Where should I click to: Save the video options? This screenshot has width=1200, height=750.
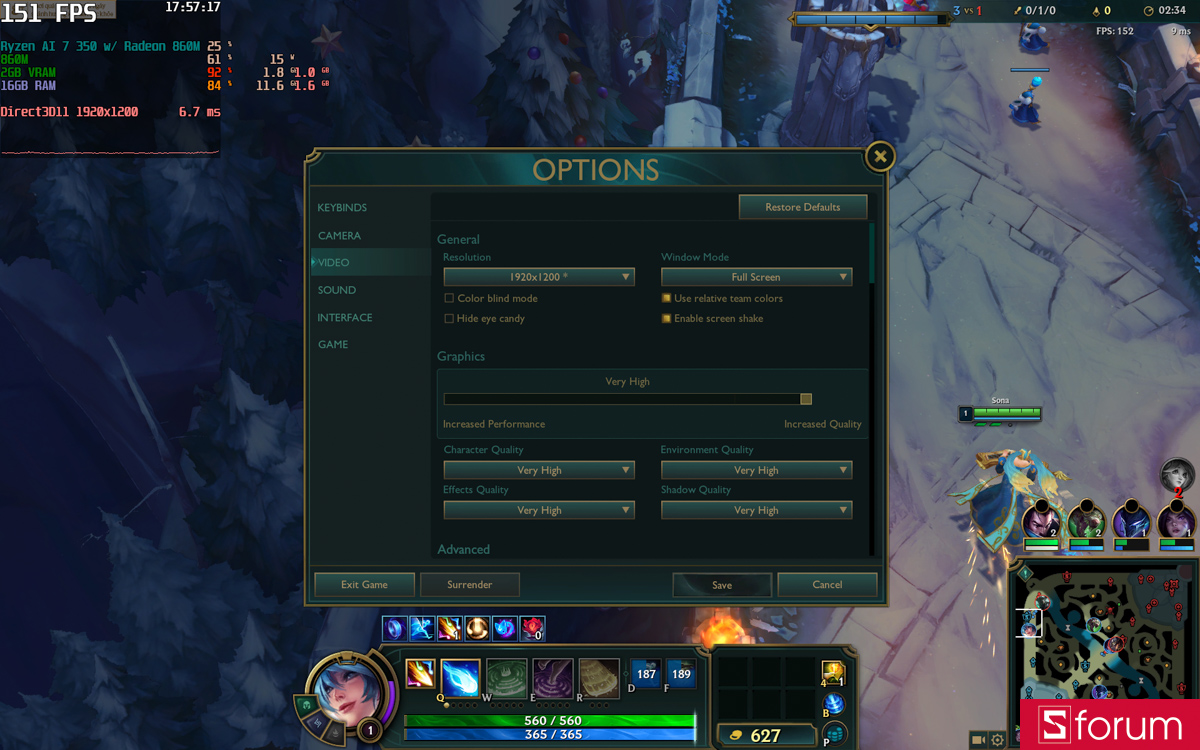tap(722, 585)
